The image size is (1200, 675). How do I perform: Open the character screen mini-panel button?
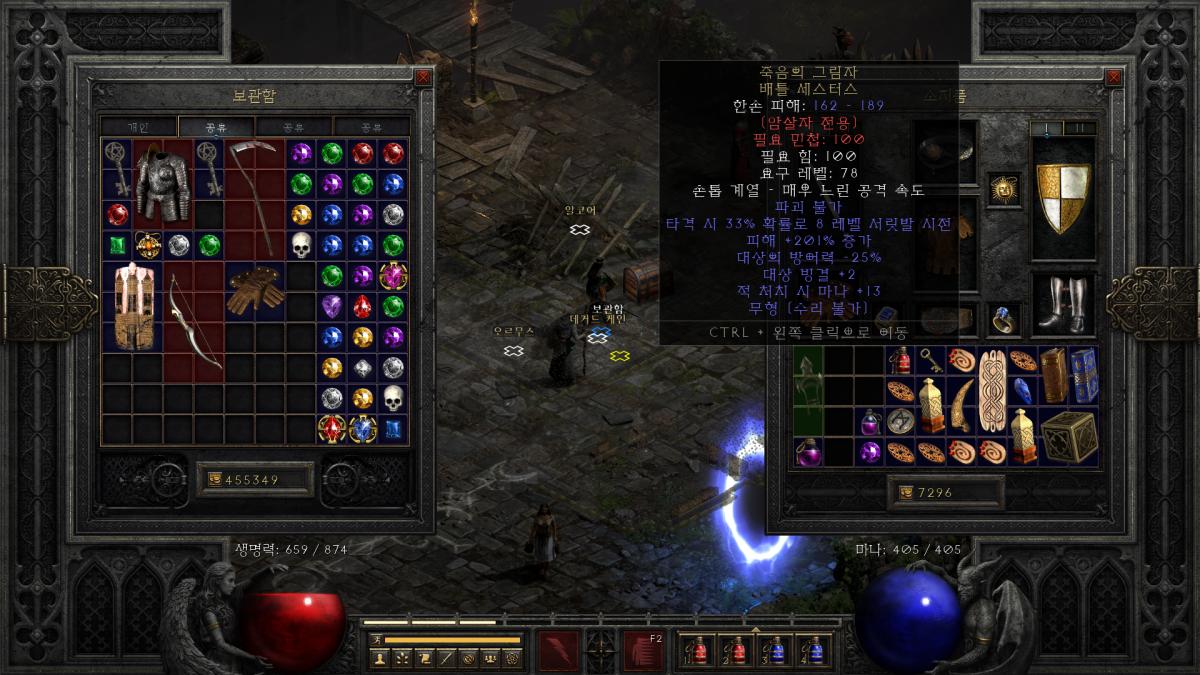pos(380,658)
